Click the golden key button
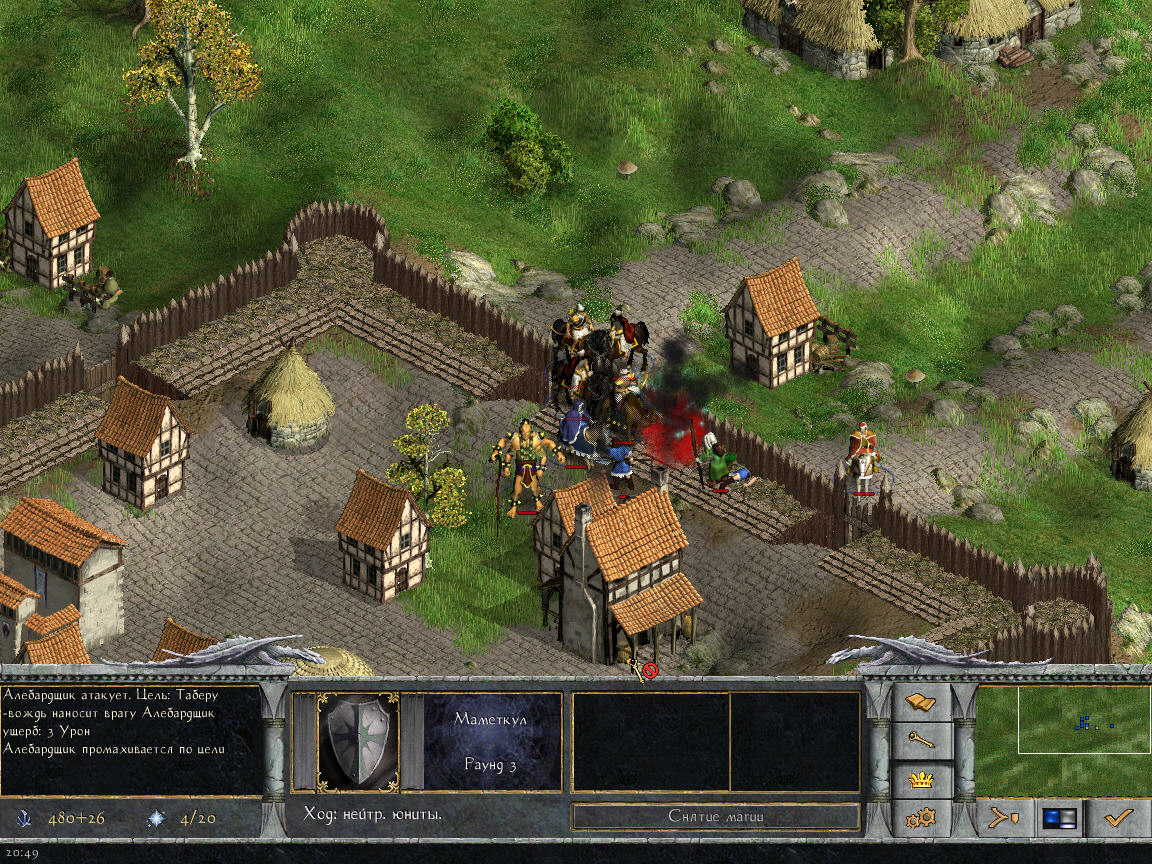1152x864 pixels. pos(920,741)
